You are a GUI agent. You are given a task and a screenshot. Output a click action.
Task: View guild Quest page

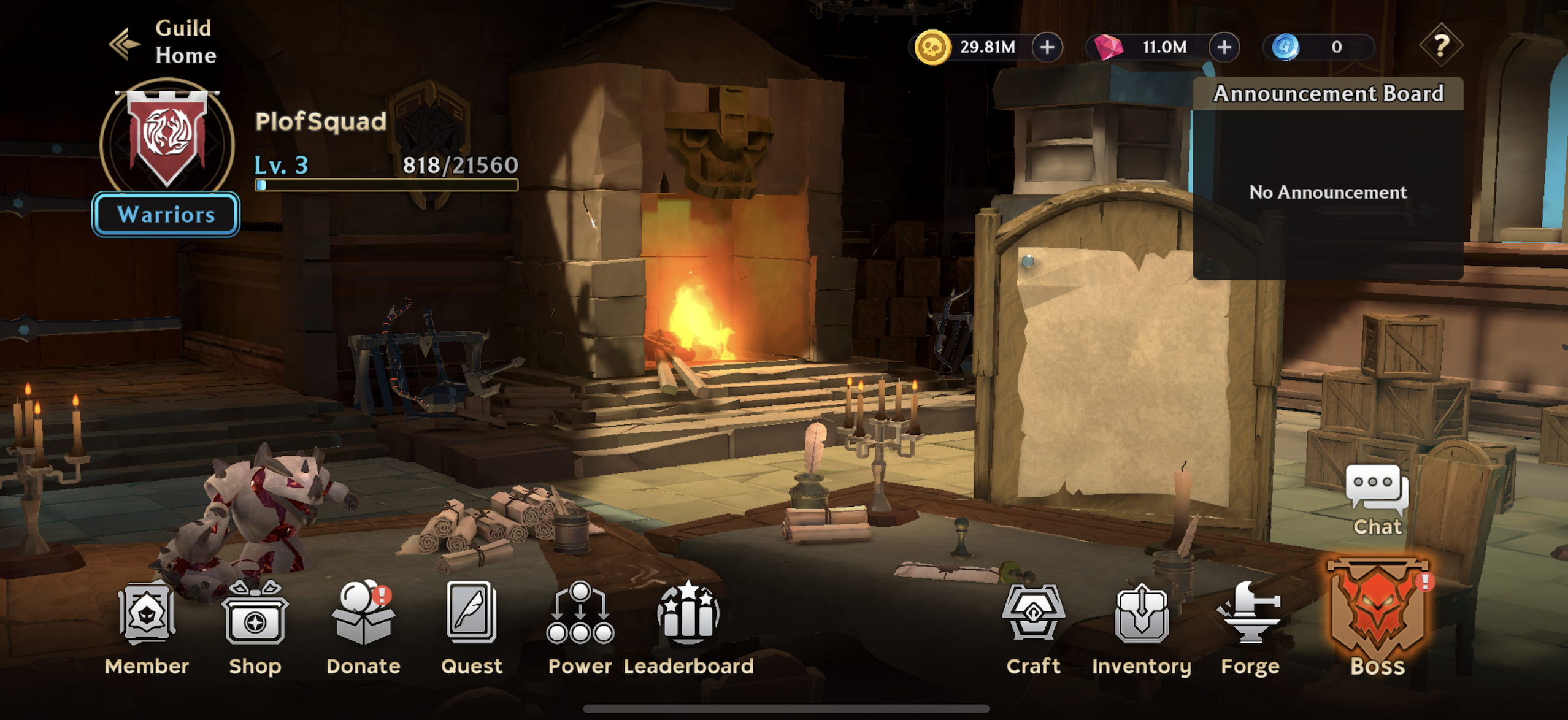coord(471,627)
